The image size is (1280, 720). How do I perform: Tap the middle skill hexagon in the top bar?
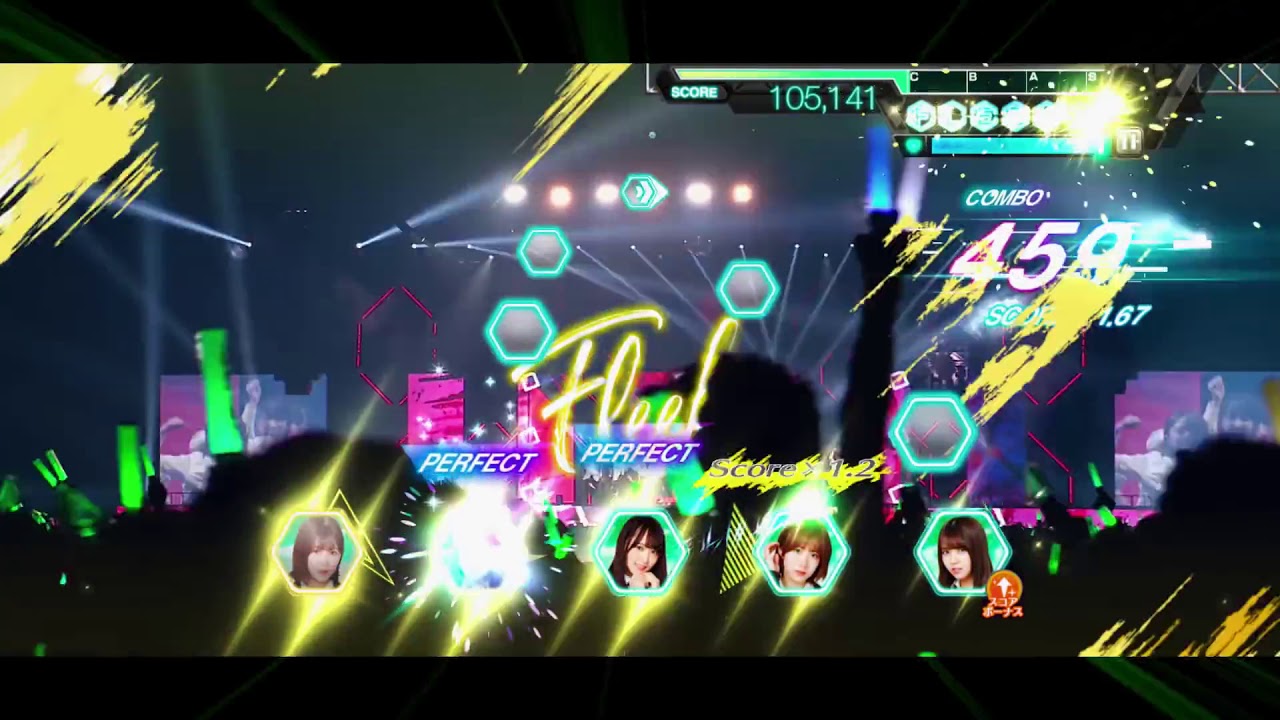pos(985,114)
